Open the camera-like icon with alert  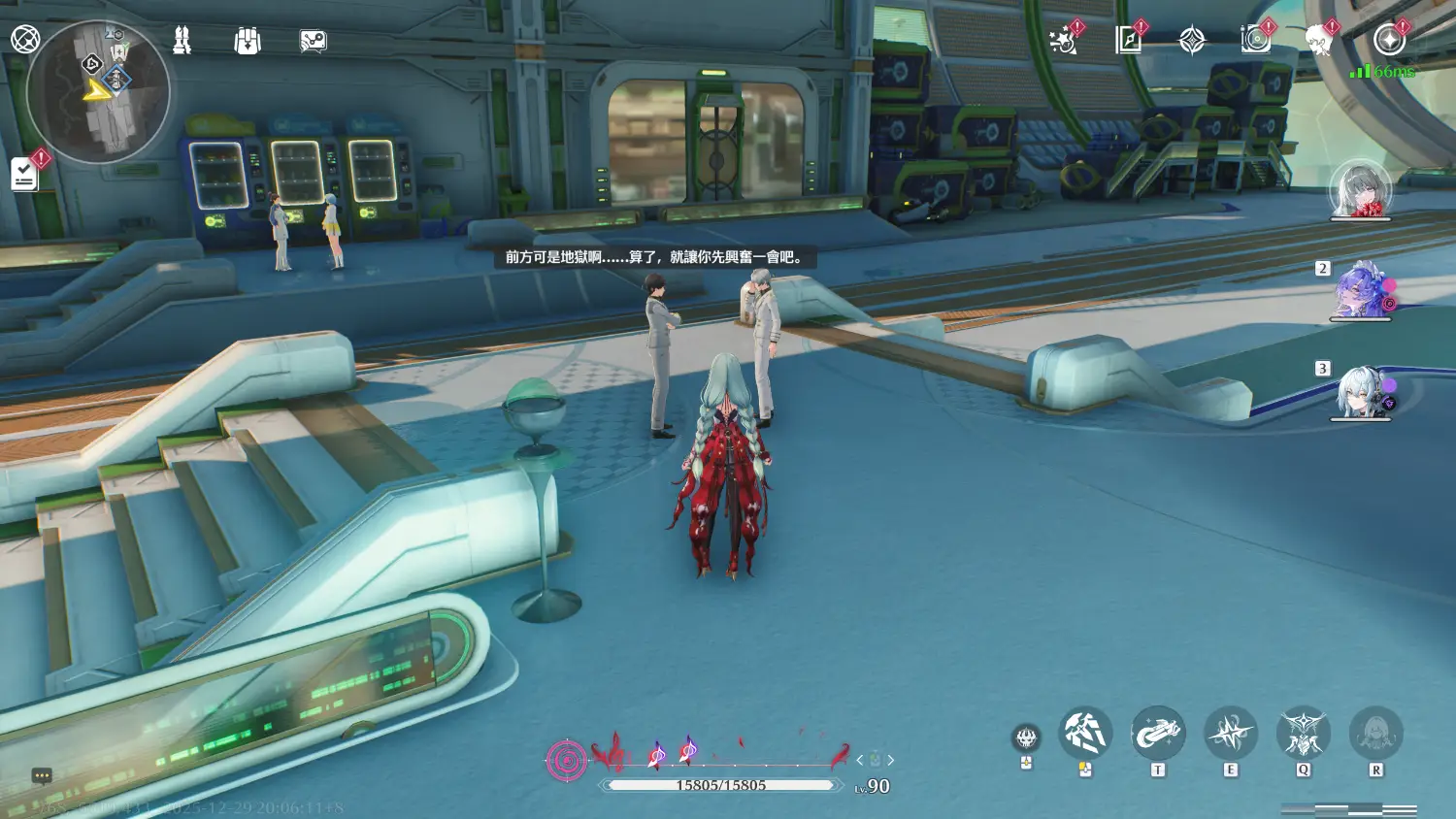click(1255, 40)
